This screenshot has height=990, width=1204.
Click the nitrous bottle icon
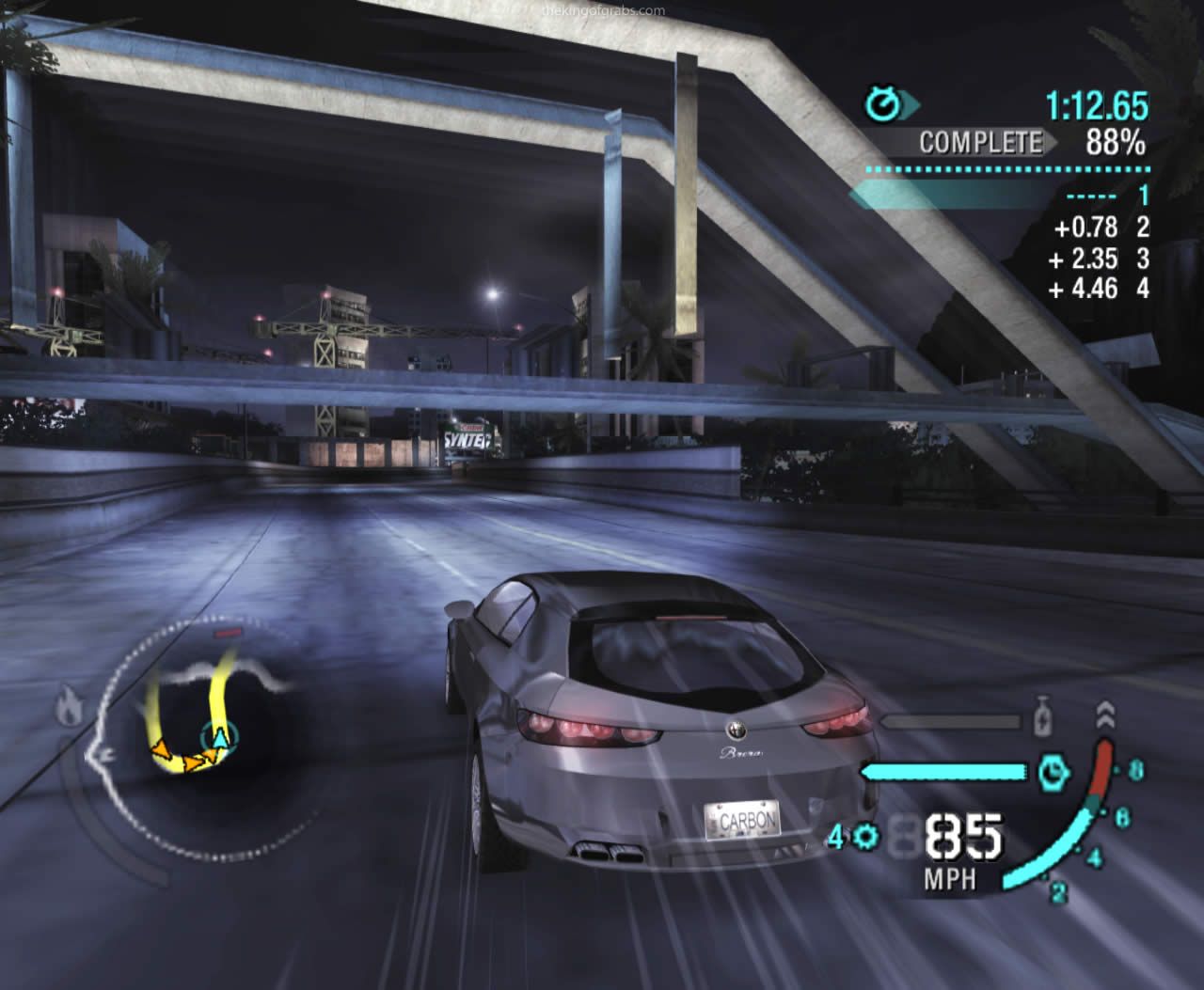[x=1041, y=719]
